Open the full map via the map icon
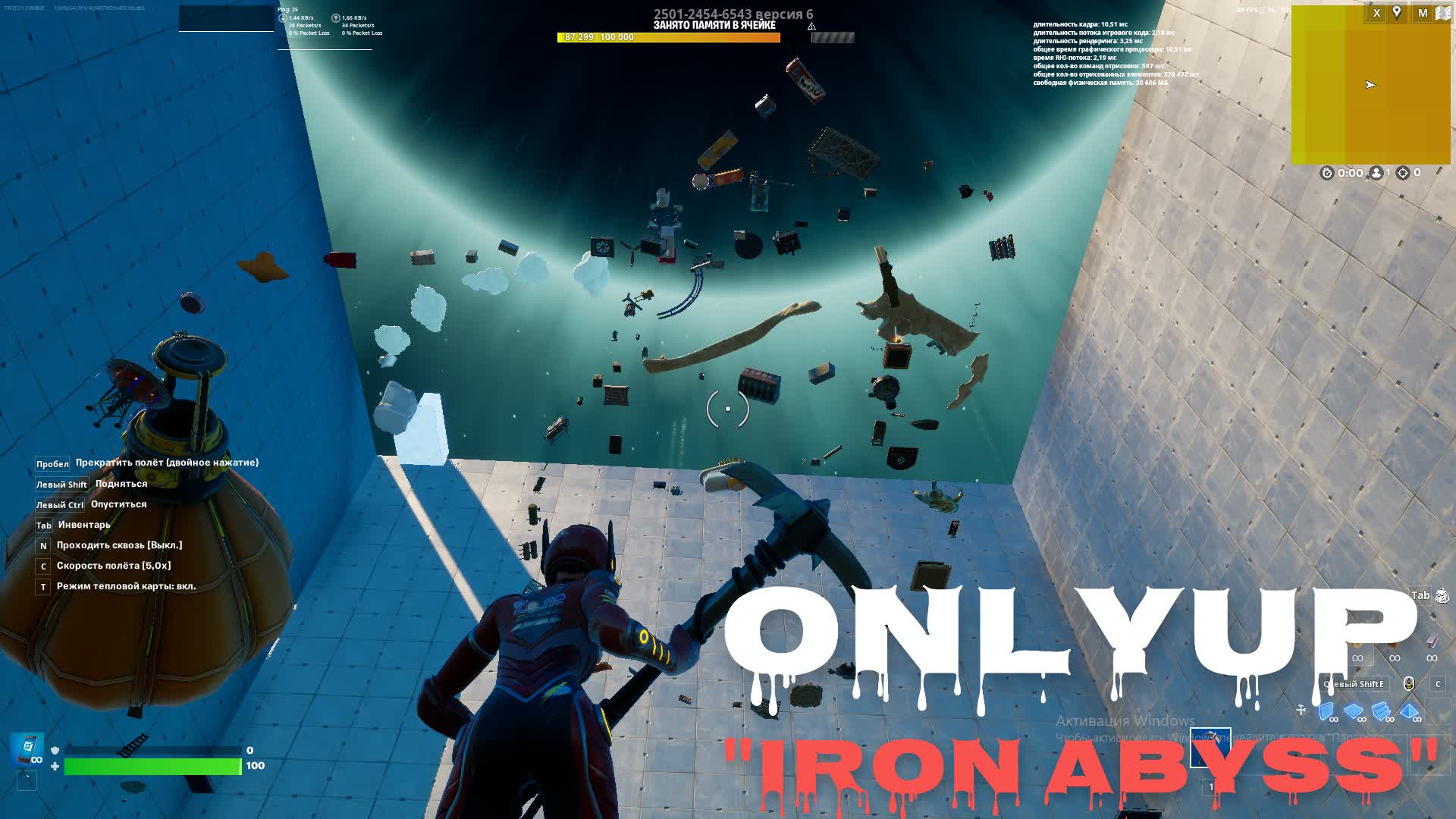The height and width of the screenshot is (819, 1456). point(1443,13)
